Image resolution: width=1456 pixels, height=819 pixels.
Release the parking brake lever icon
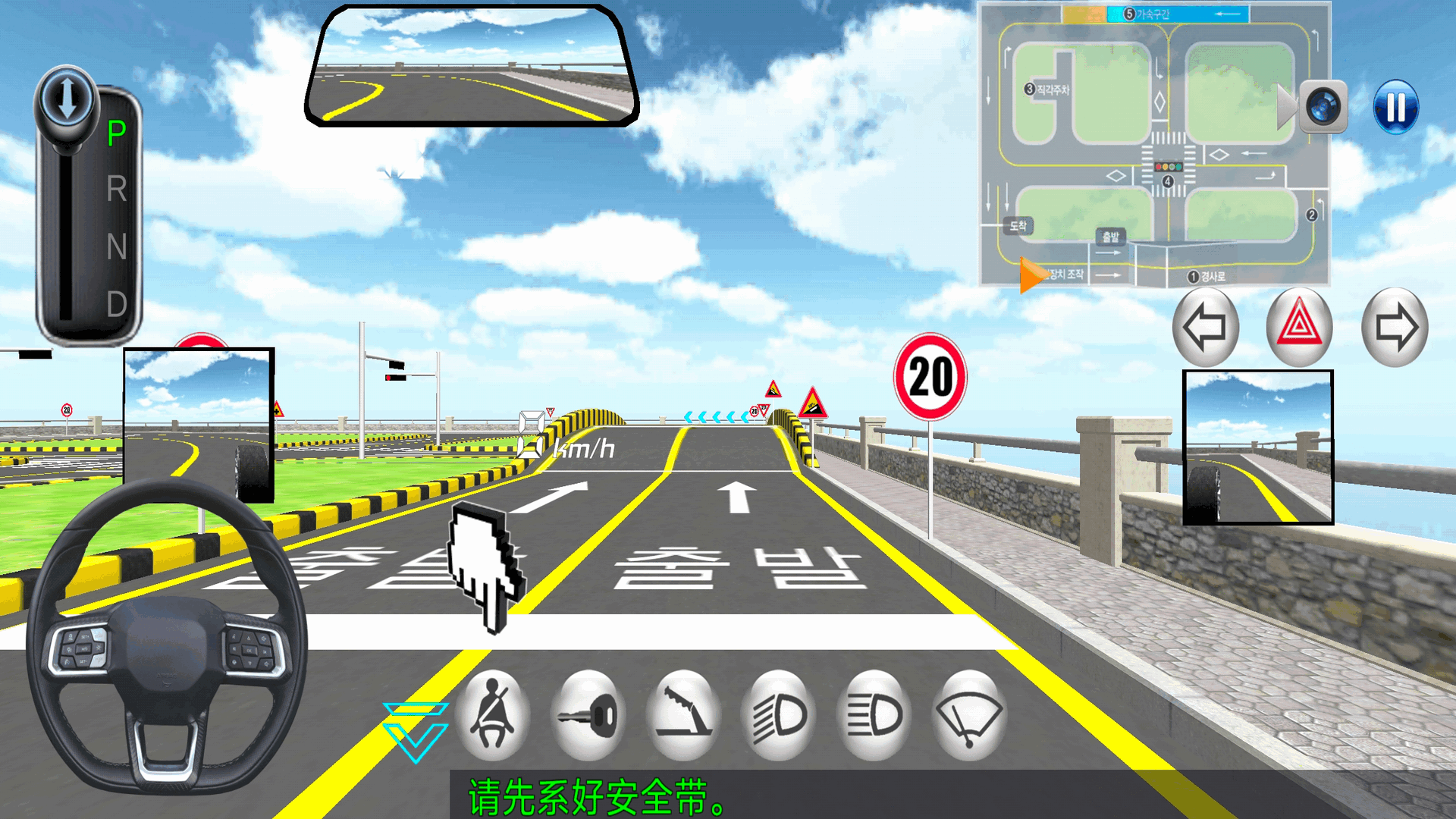(684, 715)
